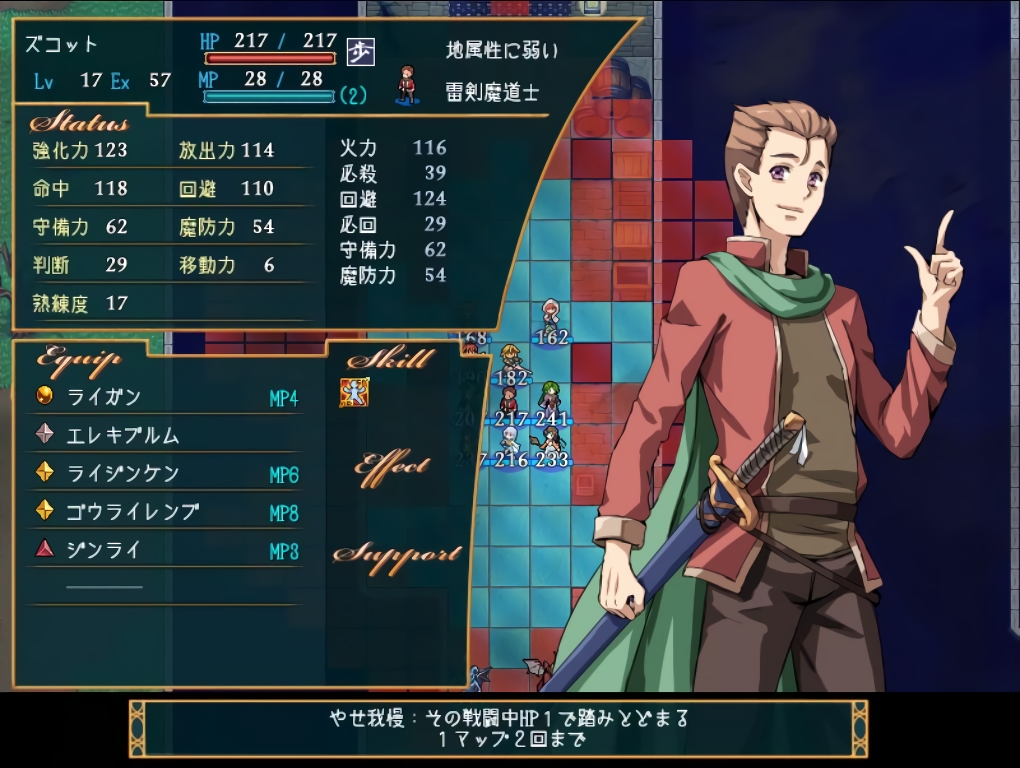The height and width of the screenshot is (768, 1020).
Task: Select the ライガン equipment row
Action: tap(166, 397)
